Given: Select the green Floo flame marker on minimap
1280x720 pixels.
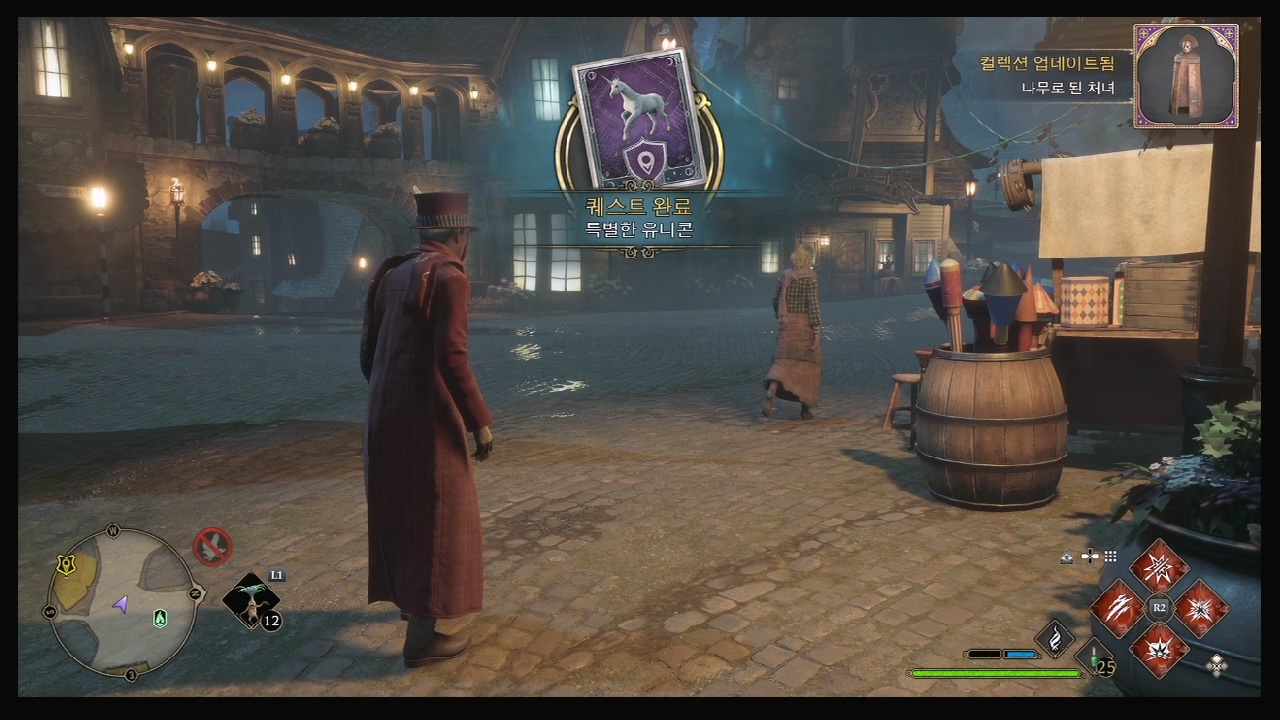Looking at the screenshot, I should coord(160,618).
